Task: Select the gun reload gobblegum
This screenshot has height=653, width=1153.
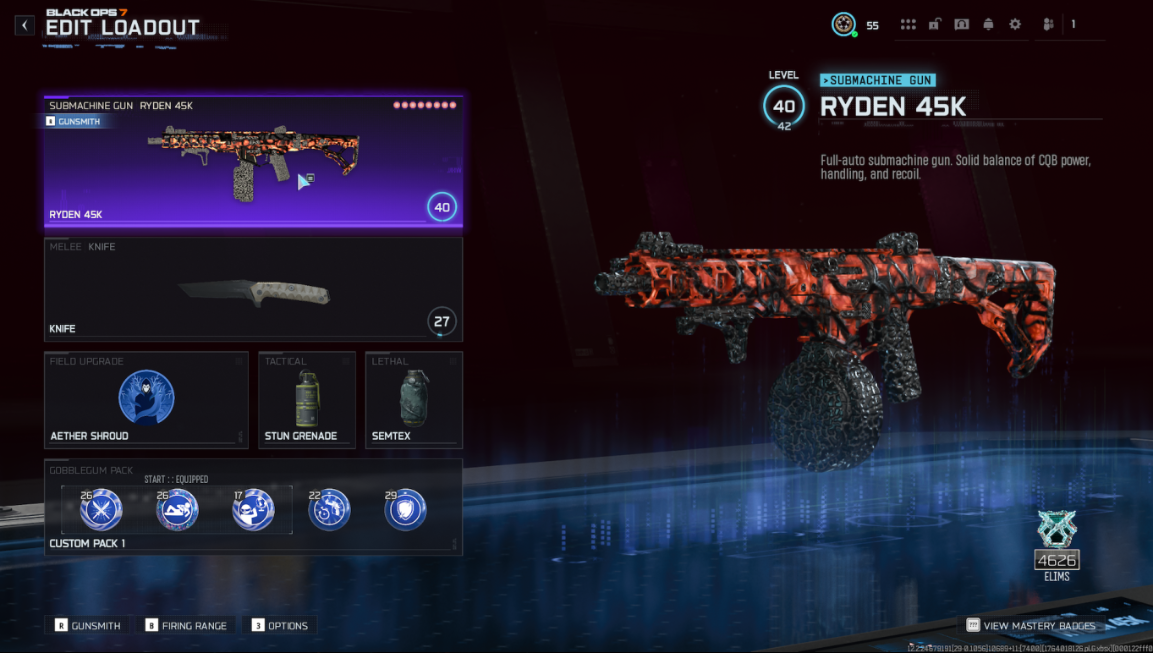Action: 329,510
